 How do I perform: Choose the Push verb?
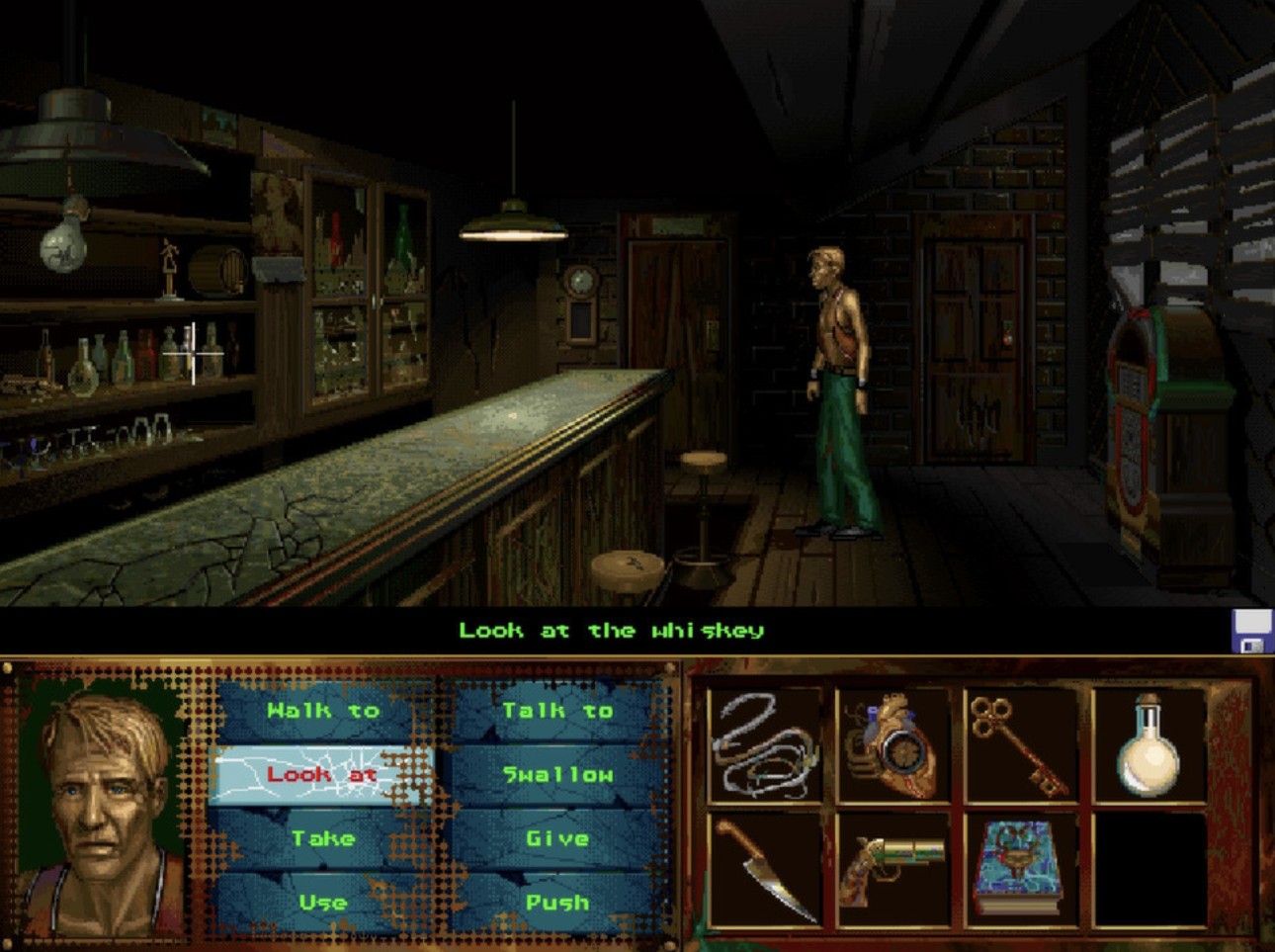[556, 902]
